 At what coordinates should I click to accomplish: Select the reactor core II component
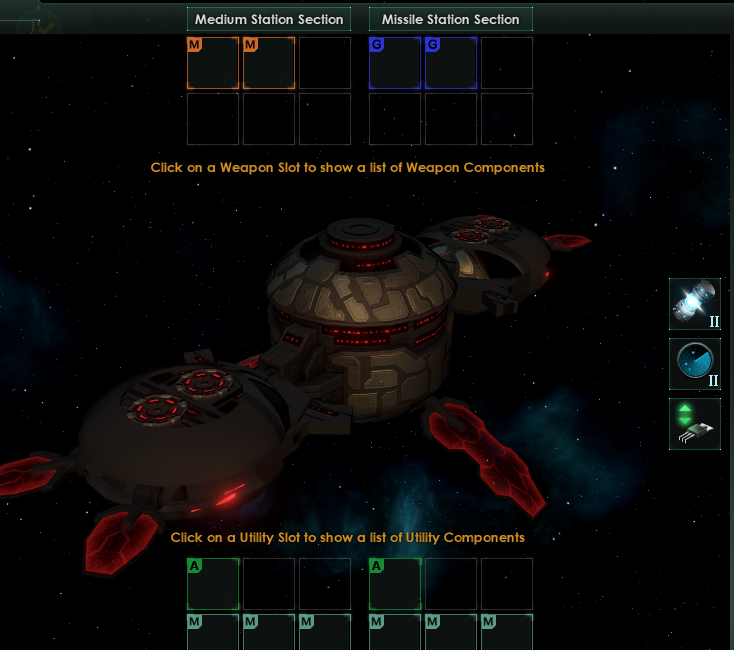pos(694,304)
